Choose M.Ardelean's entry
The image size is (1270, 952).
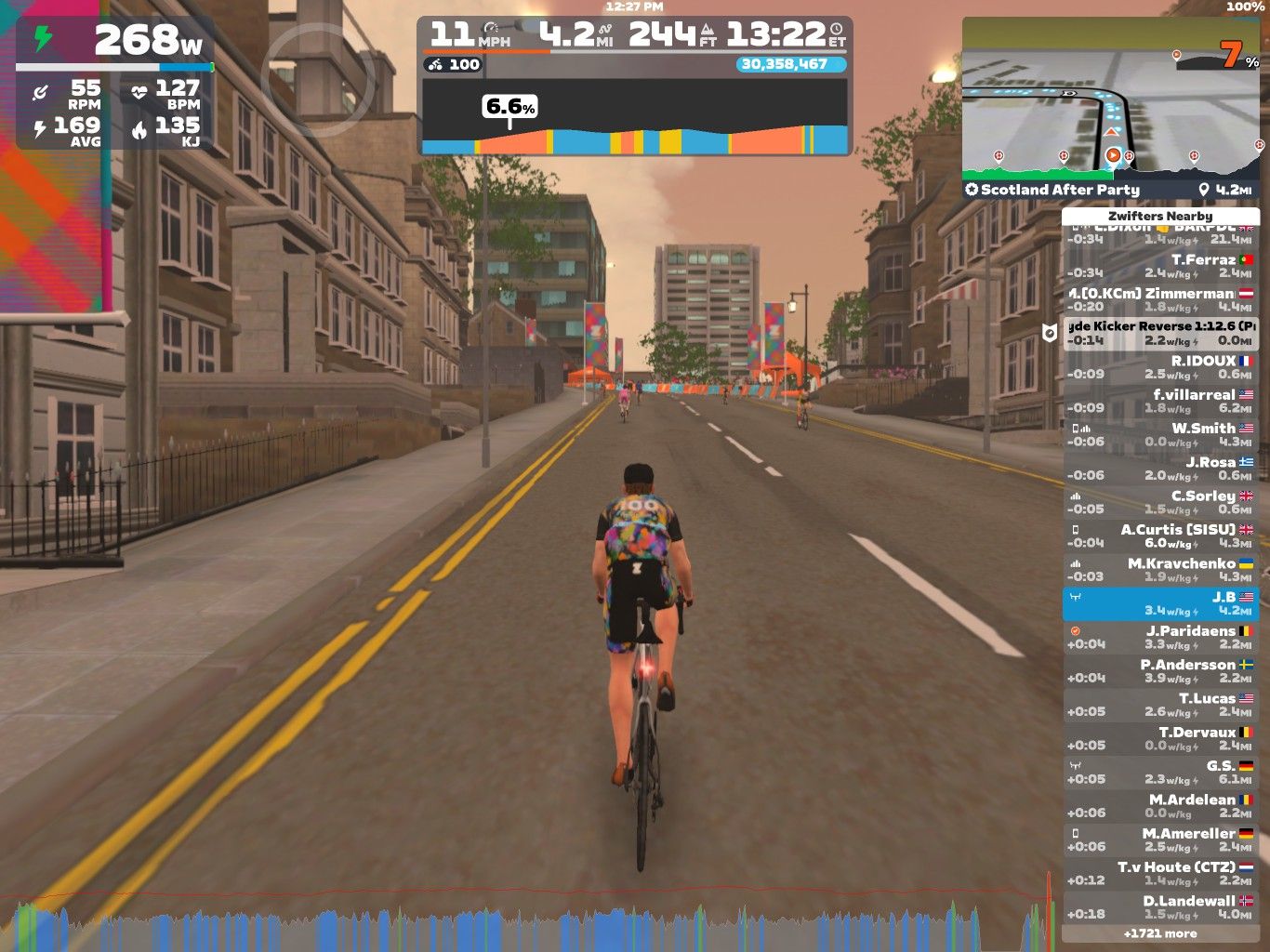(1159, 806)
